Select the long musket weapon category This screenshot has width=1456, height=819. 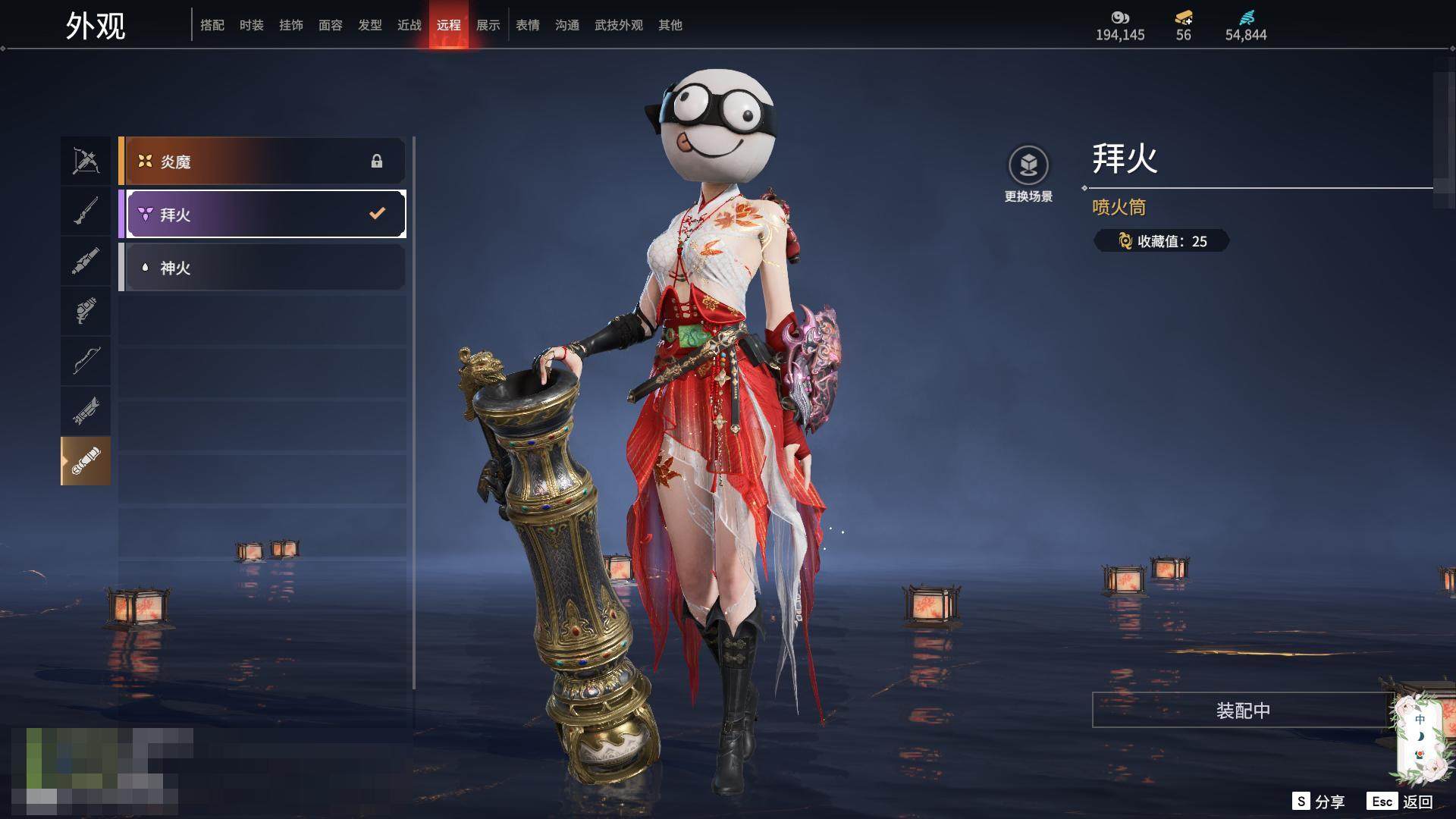86,211
